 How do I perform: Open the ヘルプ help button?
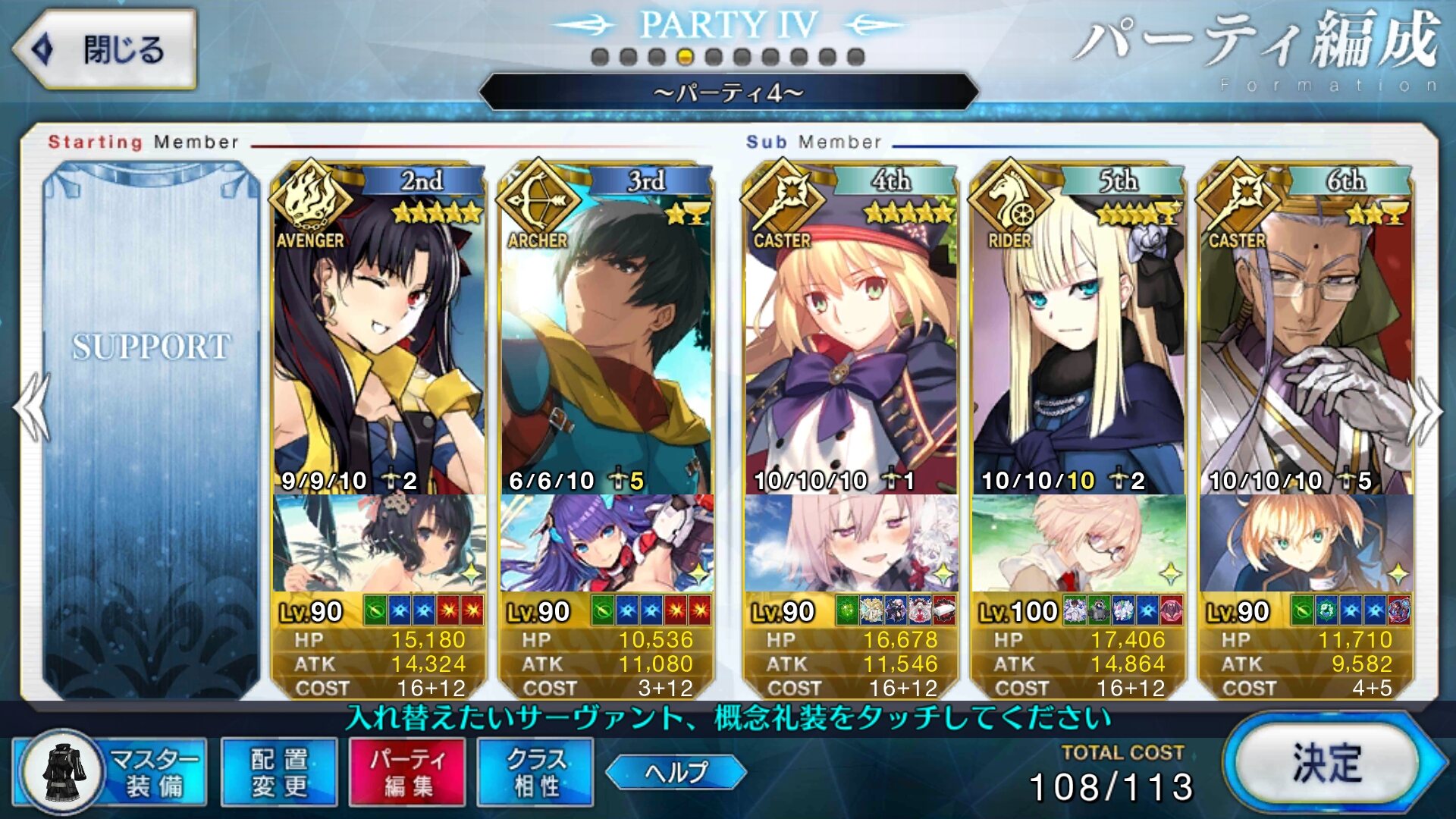click(676, 772)
